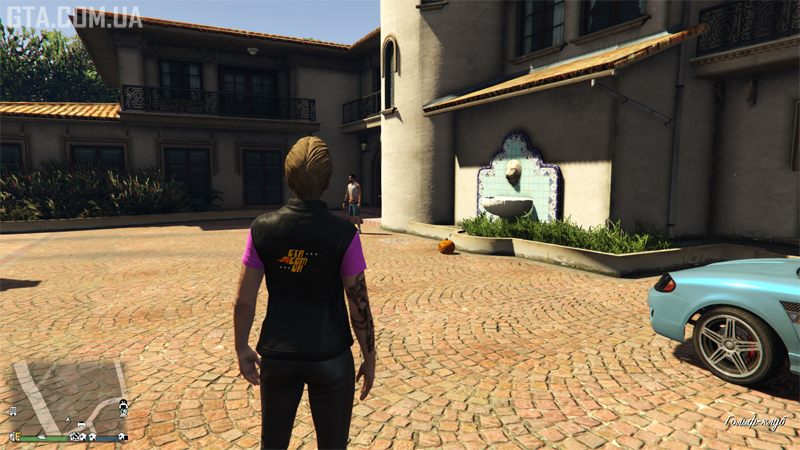Viewport: 800px width, 450px height.
Task: Open the GTA.COM.UA watermark link
Action: [x=73, y=18]
